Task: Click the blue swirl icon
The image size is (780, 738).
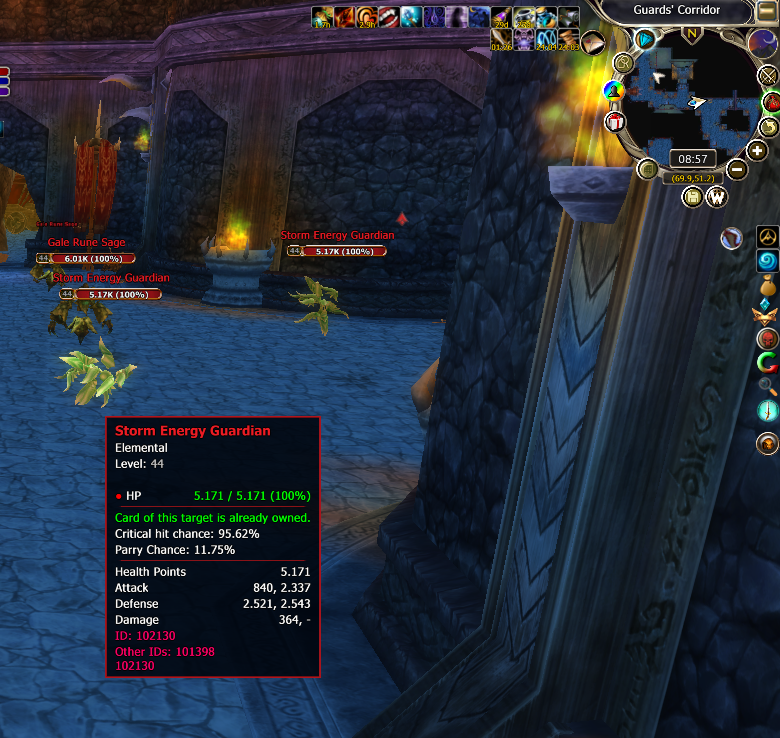Action: 767,261
